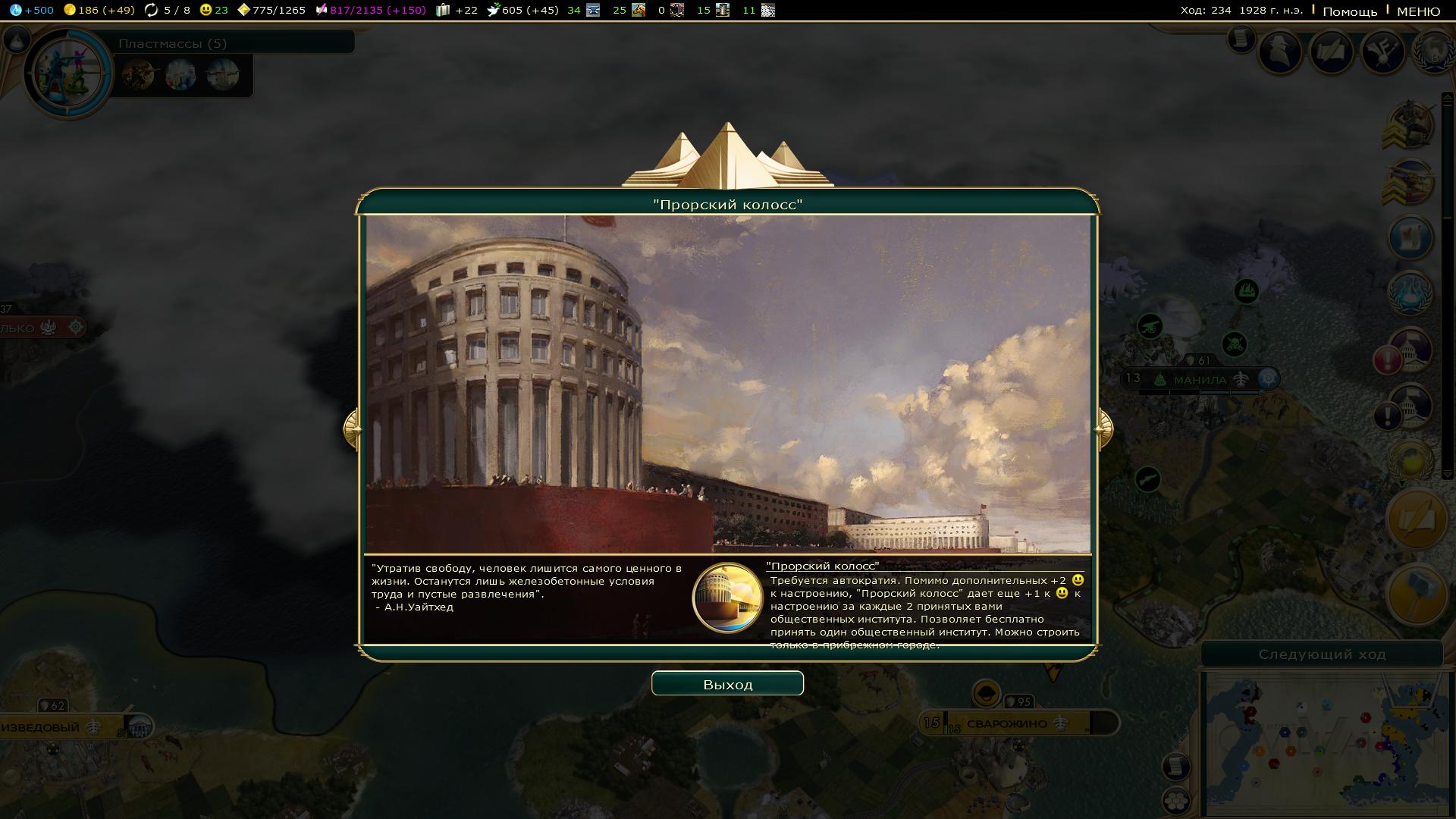Open the Пластмассы research panel
This screenshot has width=1456, height=819.
coord(173,43)
